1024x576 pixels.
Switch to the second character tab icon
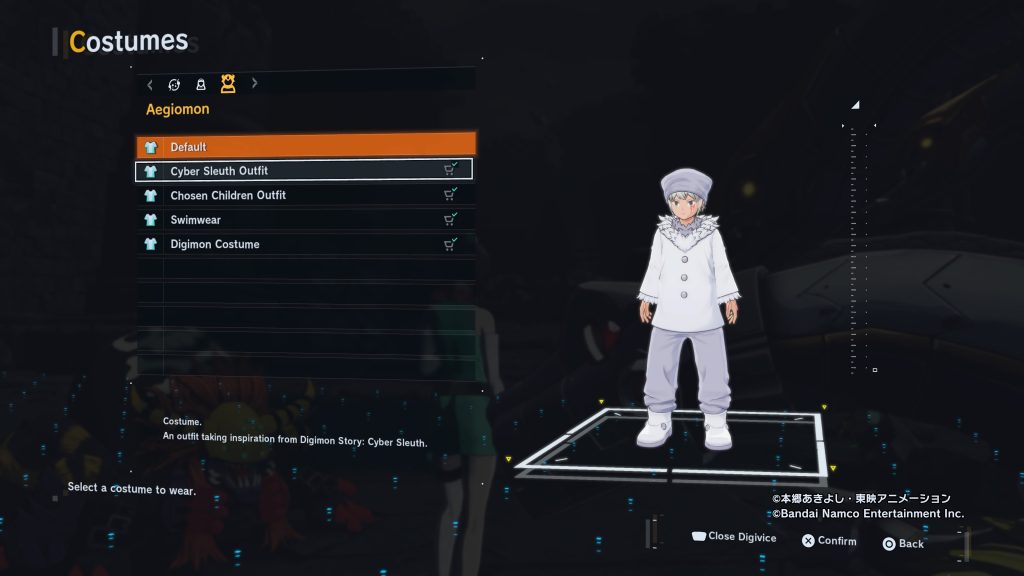point(201,85)
